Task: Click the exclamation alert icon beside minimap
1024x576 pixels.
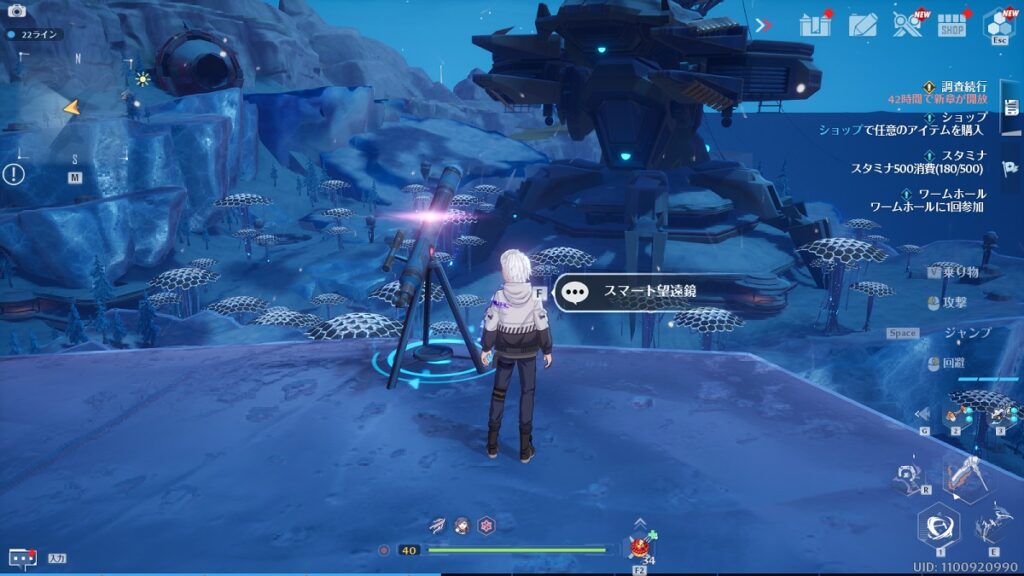Action: (x=14, y=174)
